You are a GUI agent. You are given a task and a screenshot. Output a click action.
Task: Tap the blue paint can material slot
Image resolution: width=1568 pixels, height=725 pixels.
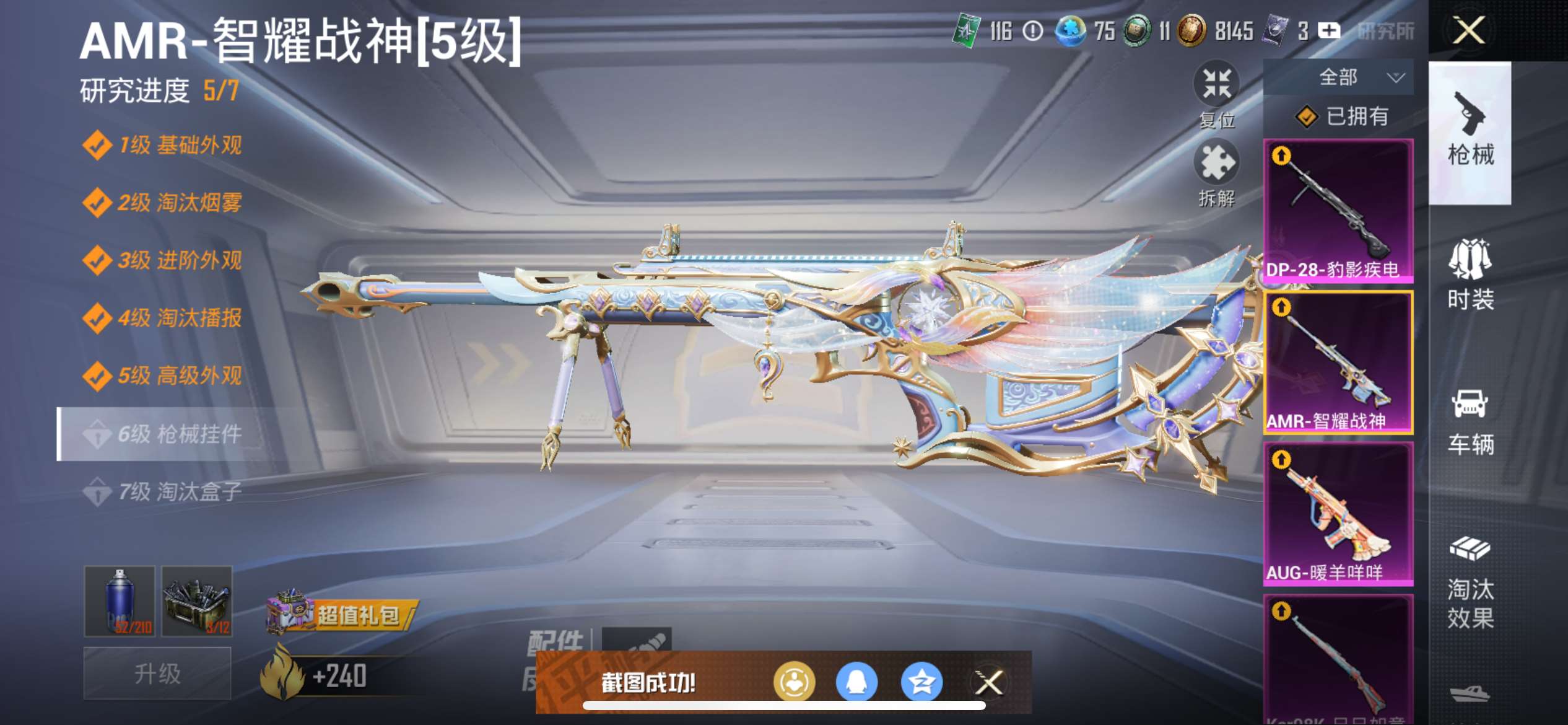pos(120,600)
